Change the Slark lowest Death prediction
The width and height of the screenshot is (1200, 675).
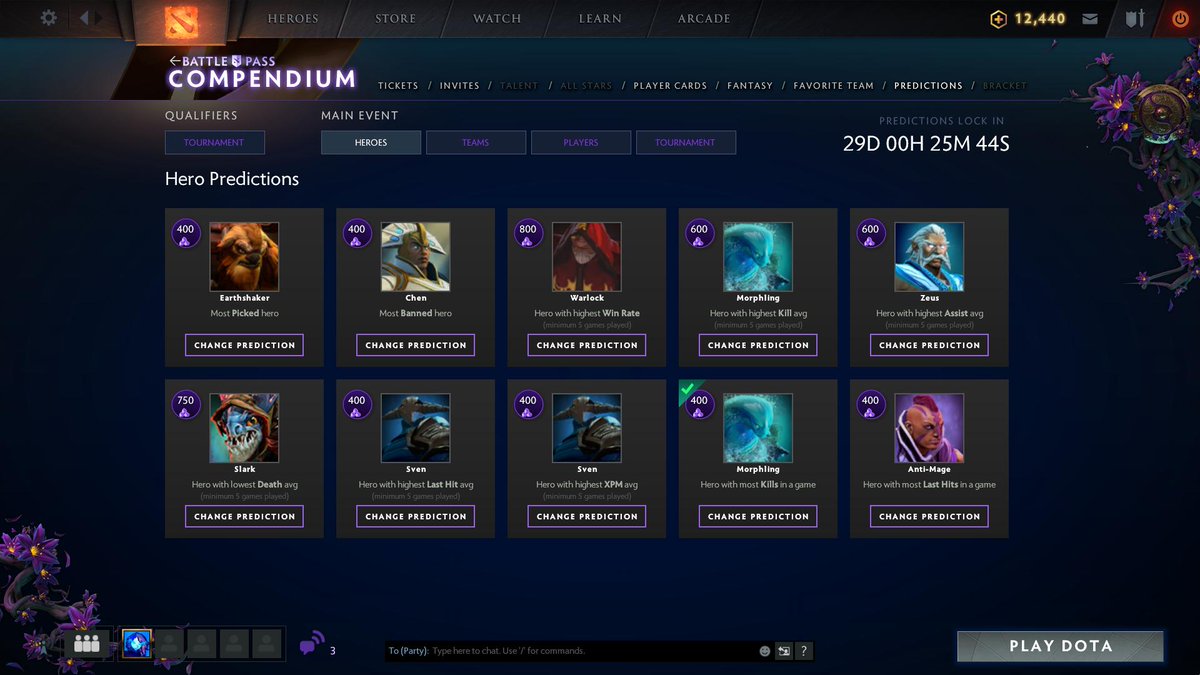pos(244,516)
